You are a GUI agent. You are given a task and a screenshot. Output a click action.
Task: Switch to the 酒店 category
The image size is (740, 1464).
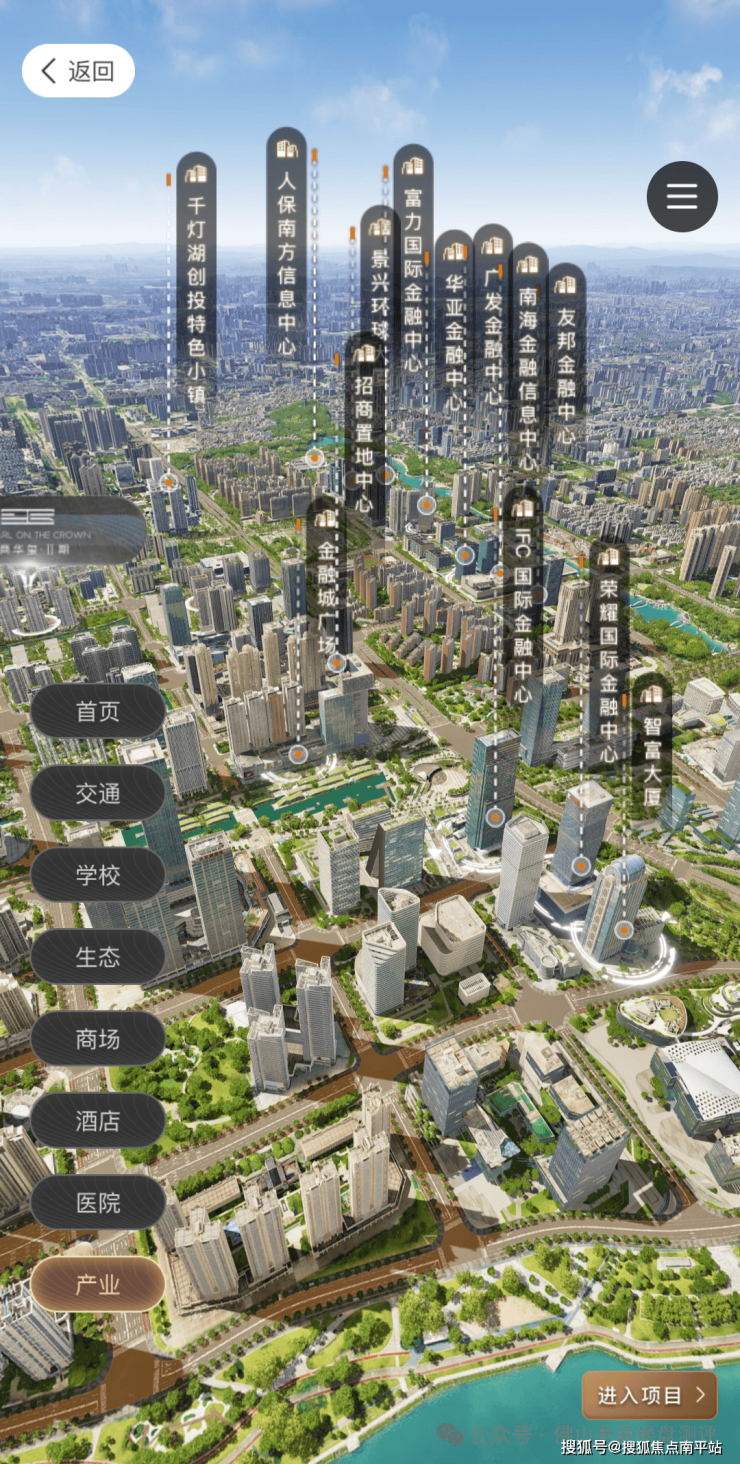98,1121
